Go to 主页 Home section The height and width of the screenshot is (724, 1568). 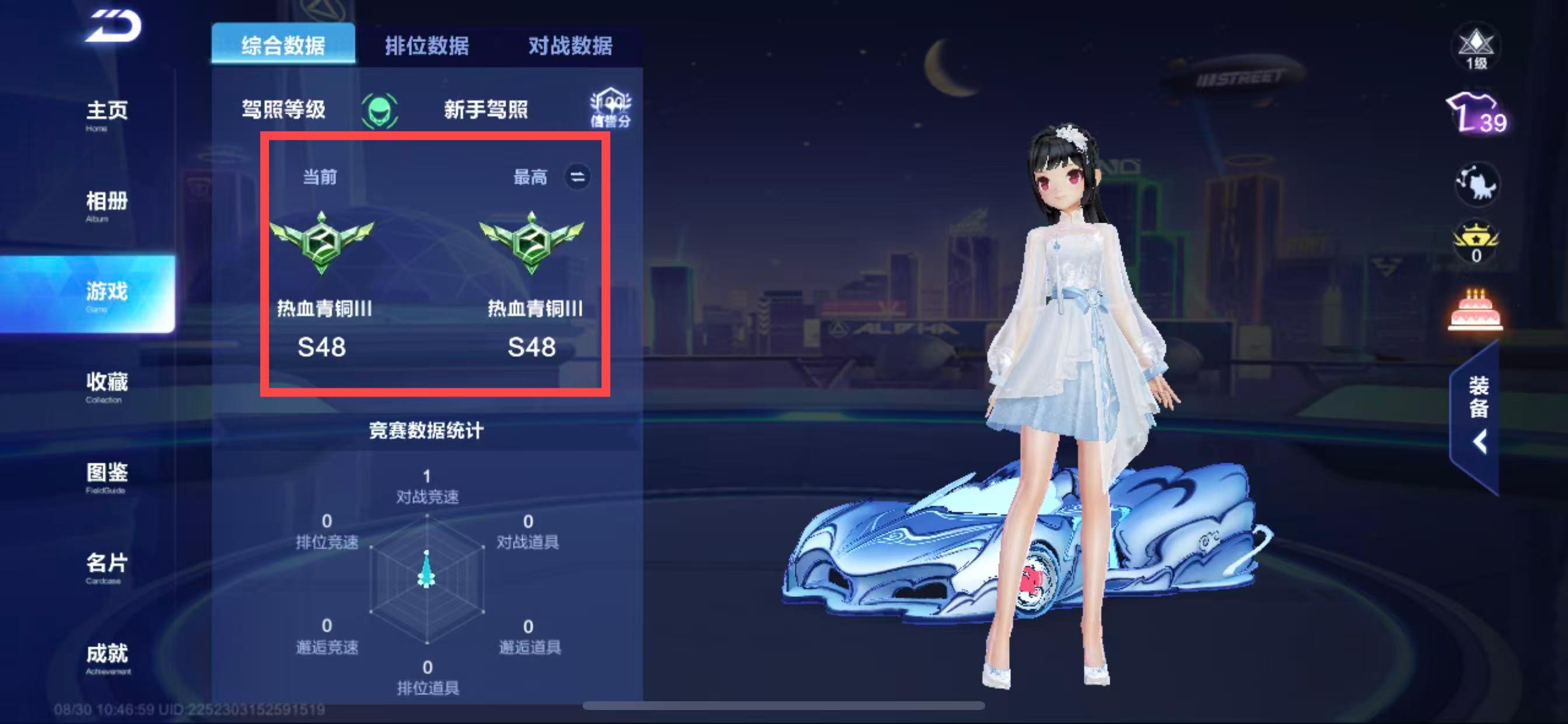pos(107,114)
